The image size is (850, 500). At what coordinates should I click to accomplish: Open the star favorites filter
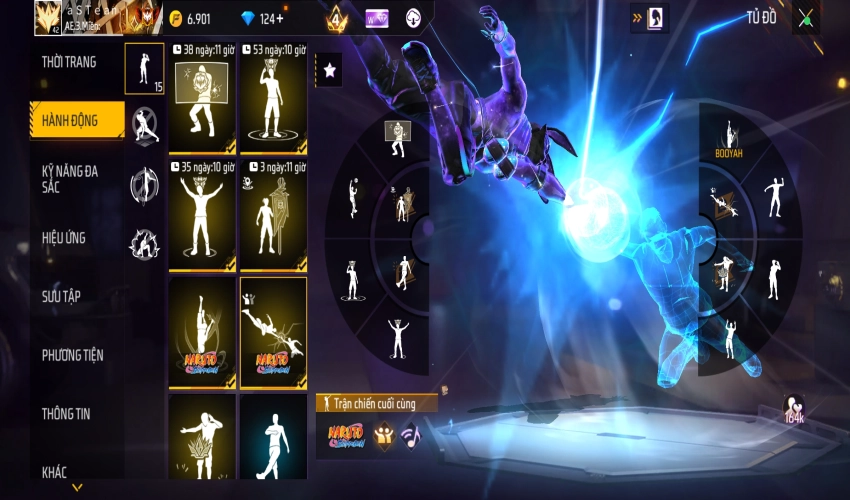point(329,70)
